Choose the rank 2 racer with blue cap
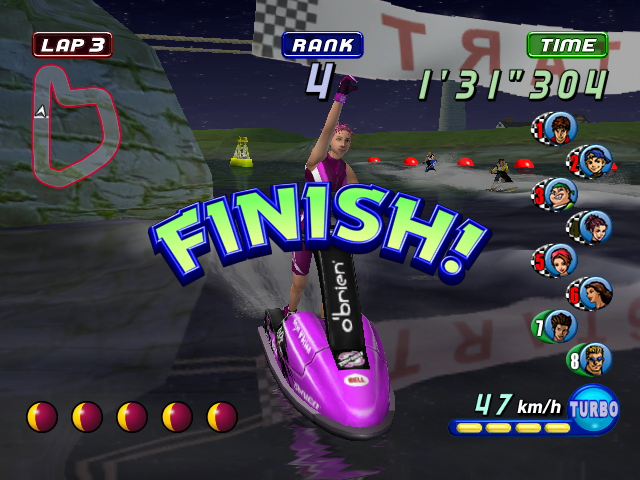 pyautogui.click(x=593, y=159)
